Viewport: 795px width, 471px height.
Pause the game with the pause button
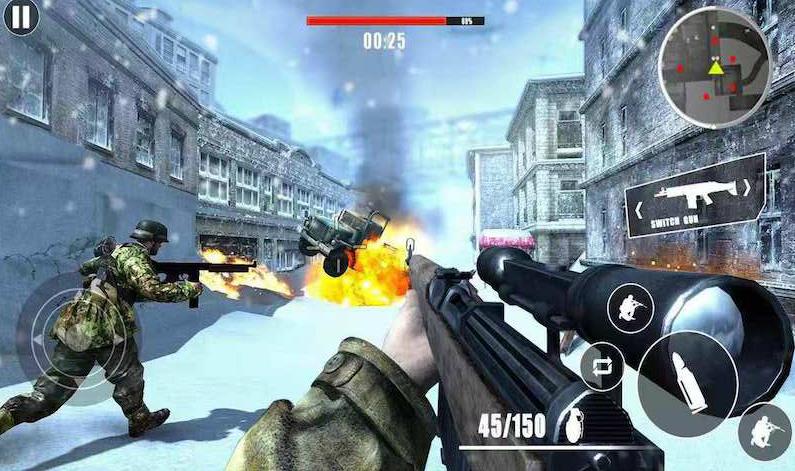[x=20, y=17]
